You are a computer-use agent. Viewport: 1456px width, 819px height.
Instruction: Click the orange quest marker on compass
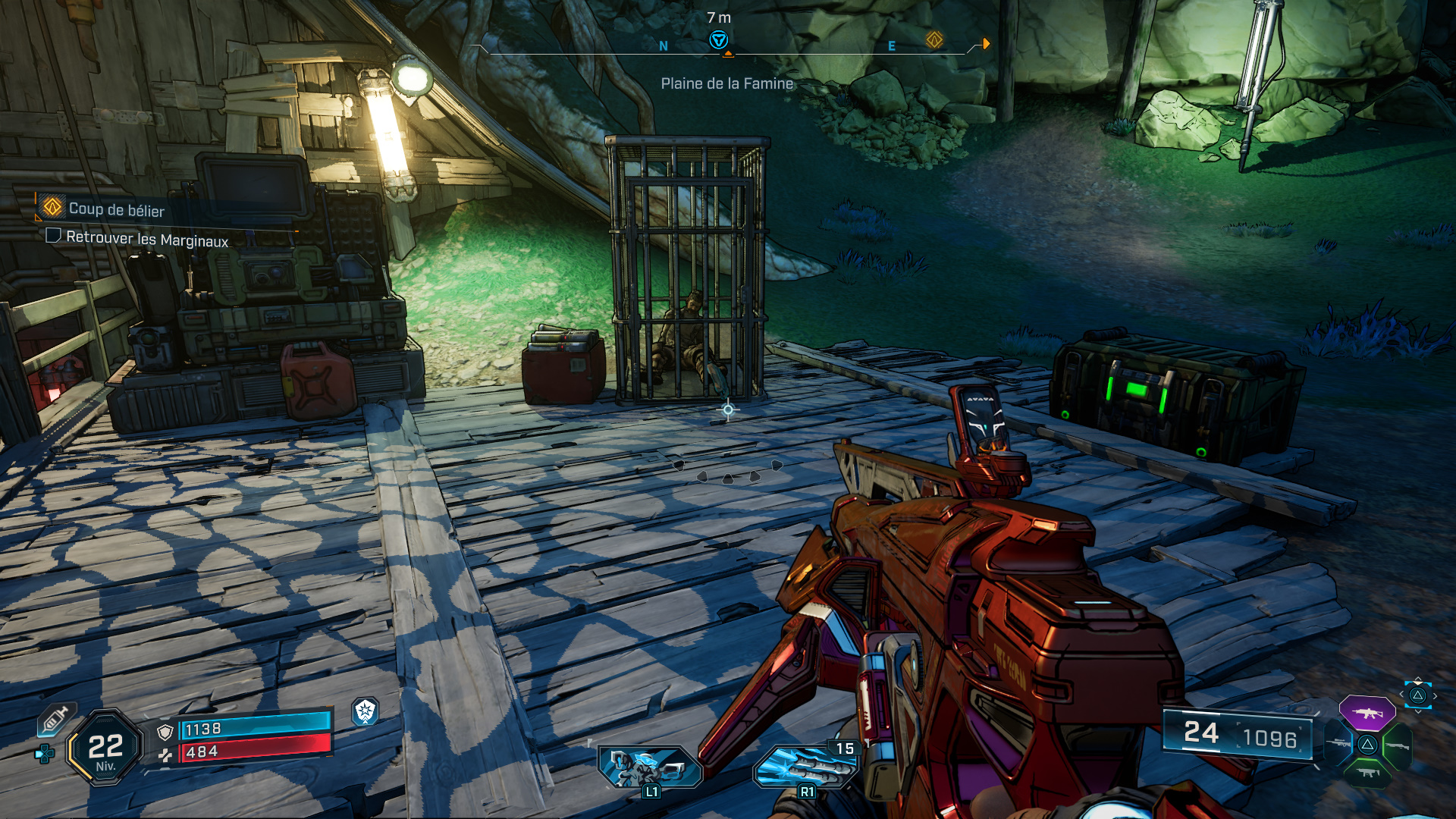934,39
